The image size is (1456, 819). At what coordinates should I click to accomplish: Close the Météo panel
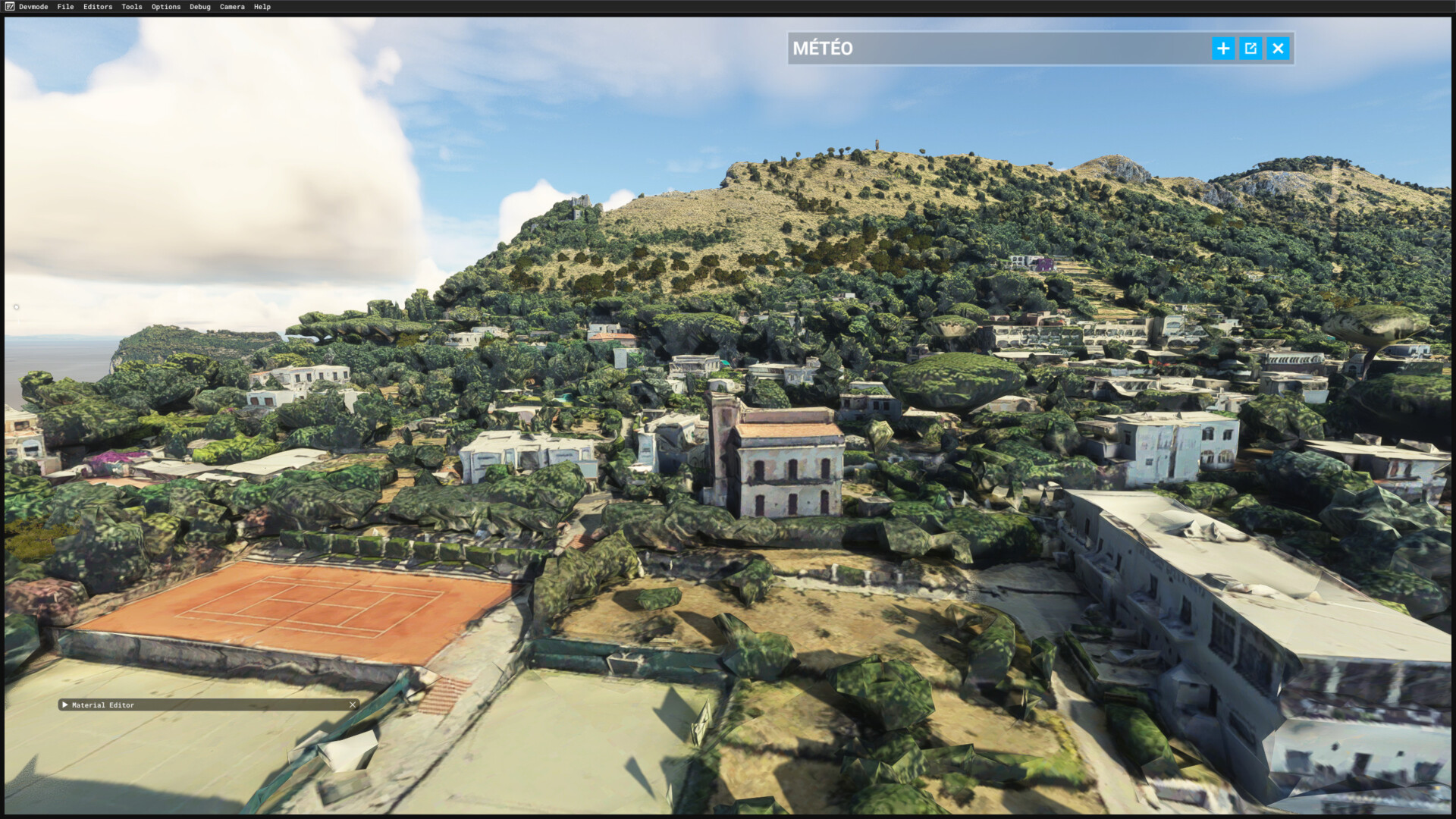point(1279,49)
